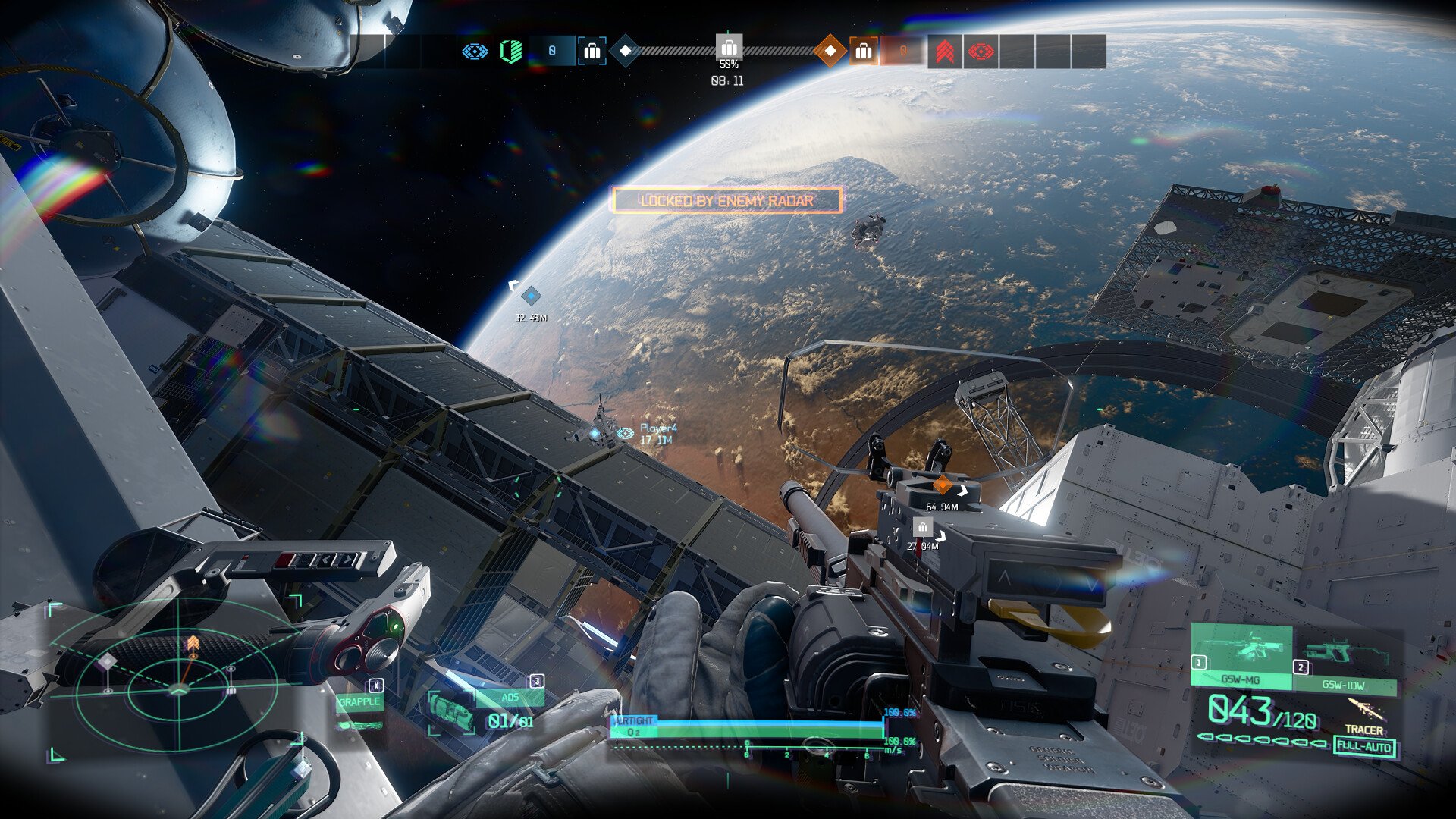Image resolution: width=1456 pixels, height=819 pixels.
Task: Click the green shield icon on the top bar
Action: 510,50
